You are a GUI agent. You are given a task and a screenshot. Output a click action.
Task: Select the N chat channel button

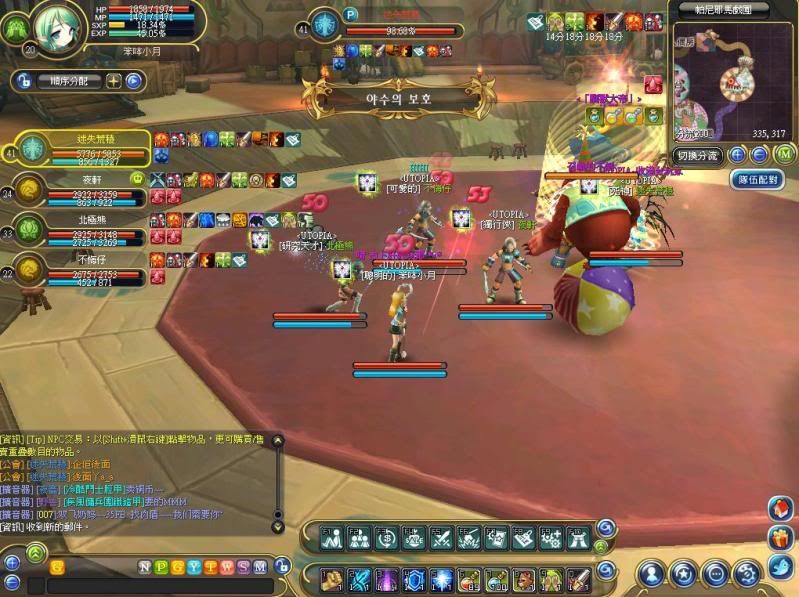pos(145,567)
